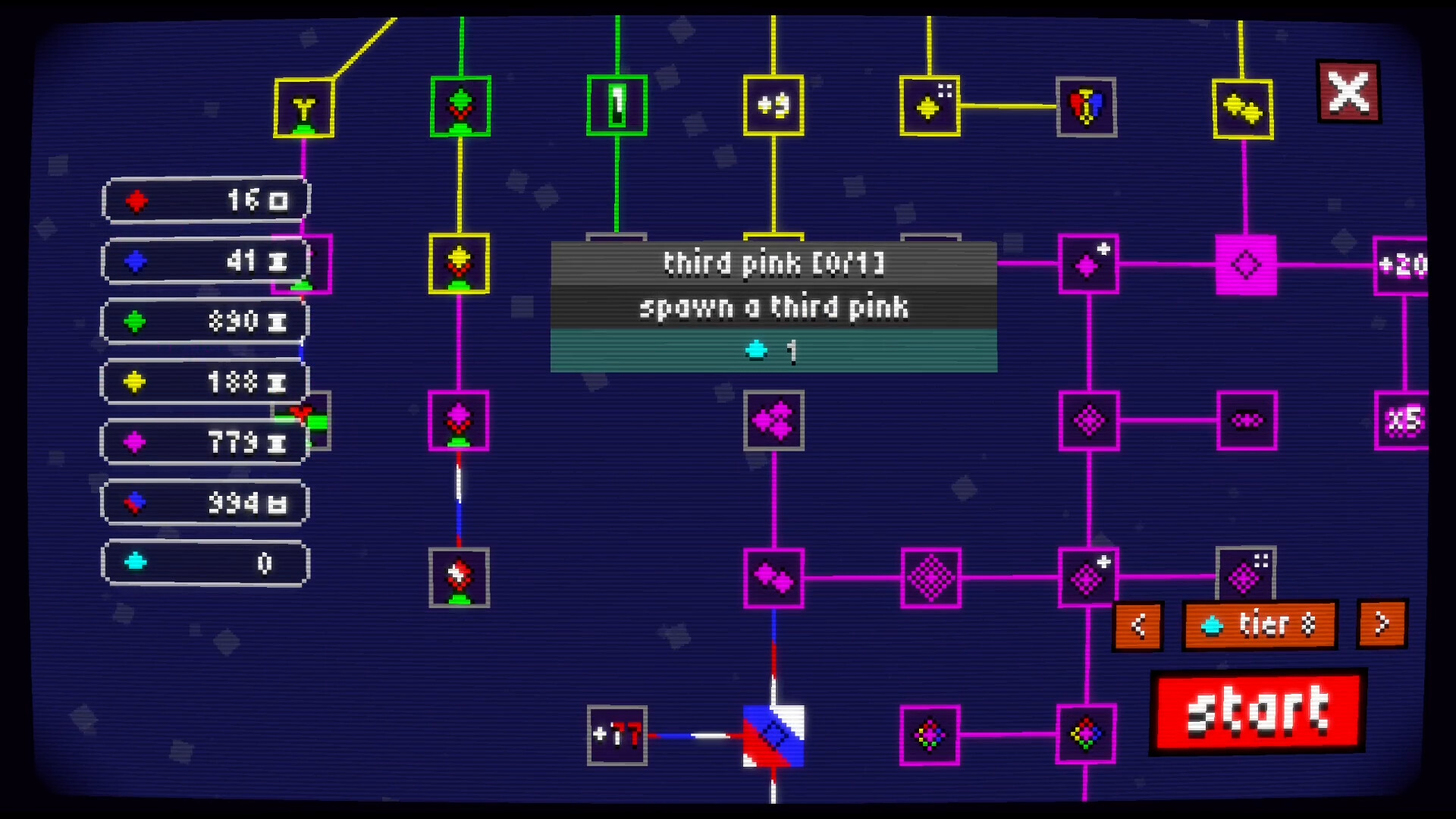Select the green "1" upgrade node
Image resolution: width=1456 pixels, height=819 pixels.
coord(617,106)
